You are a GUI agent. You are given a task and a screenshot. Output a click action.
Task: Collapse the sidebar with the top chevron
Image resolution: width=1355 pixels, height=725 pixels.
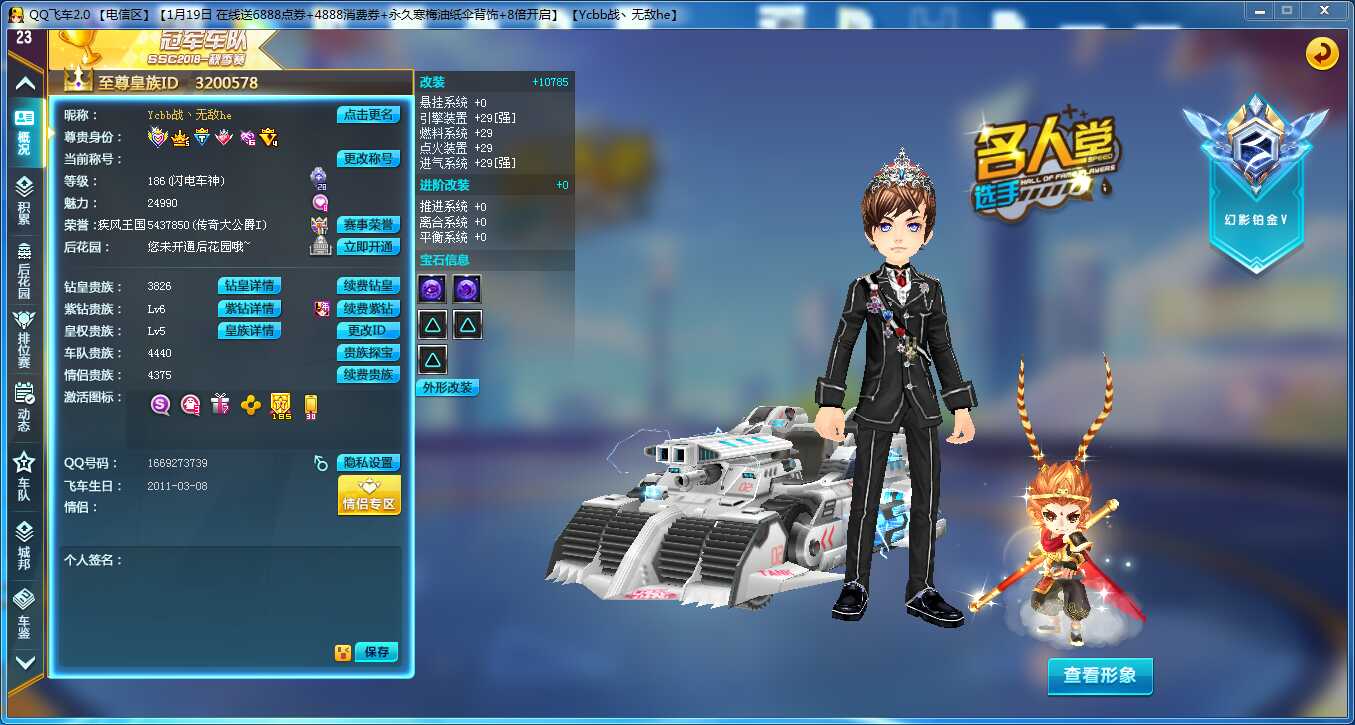(24, 85)
